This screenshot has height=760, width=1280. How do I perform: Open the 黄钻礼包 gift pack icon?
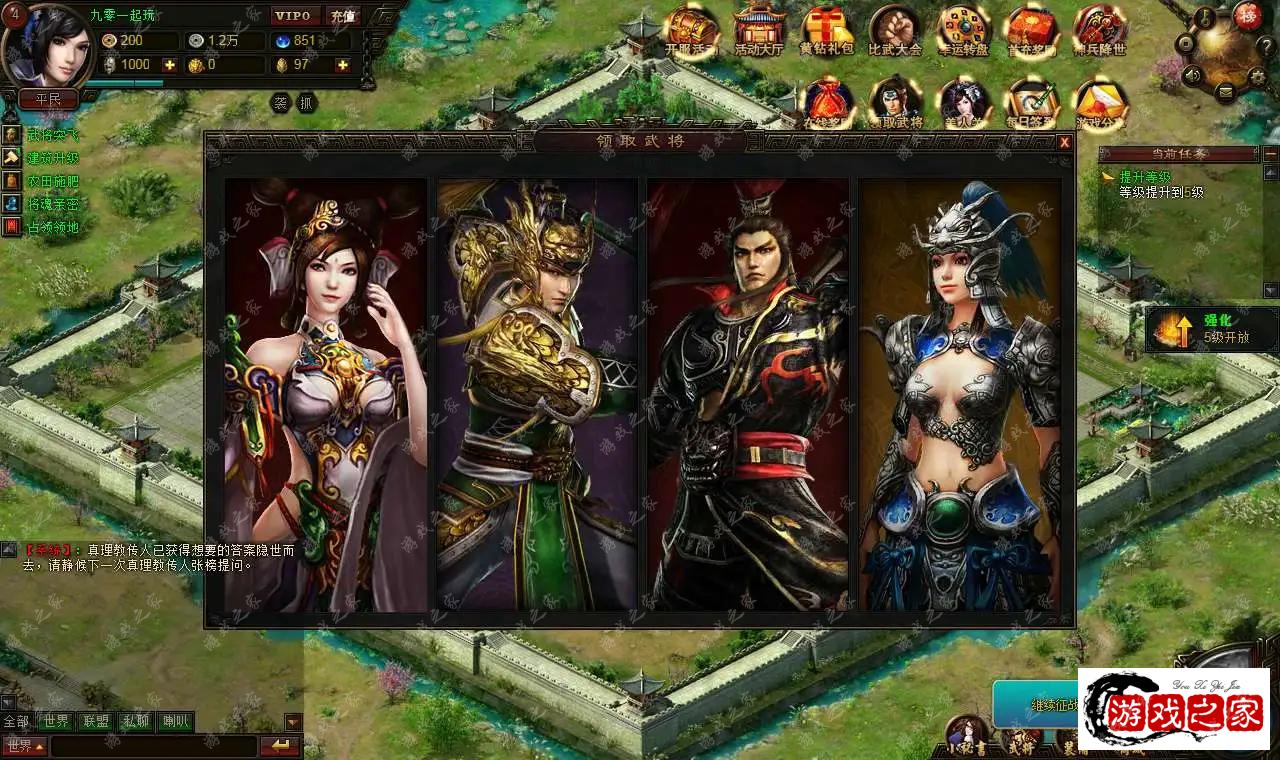(x=826, y=30)
